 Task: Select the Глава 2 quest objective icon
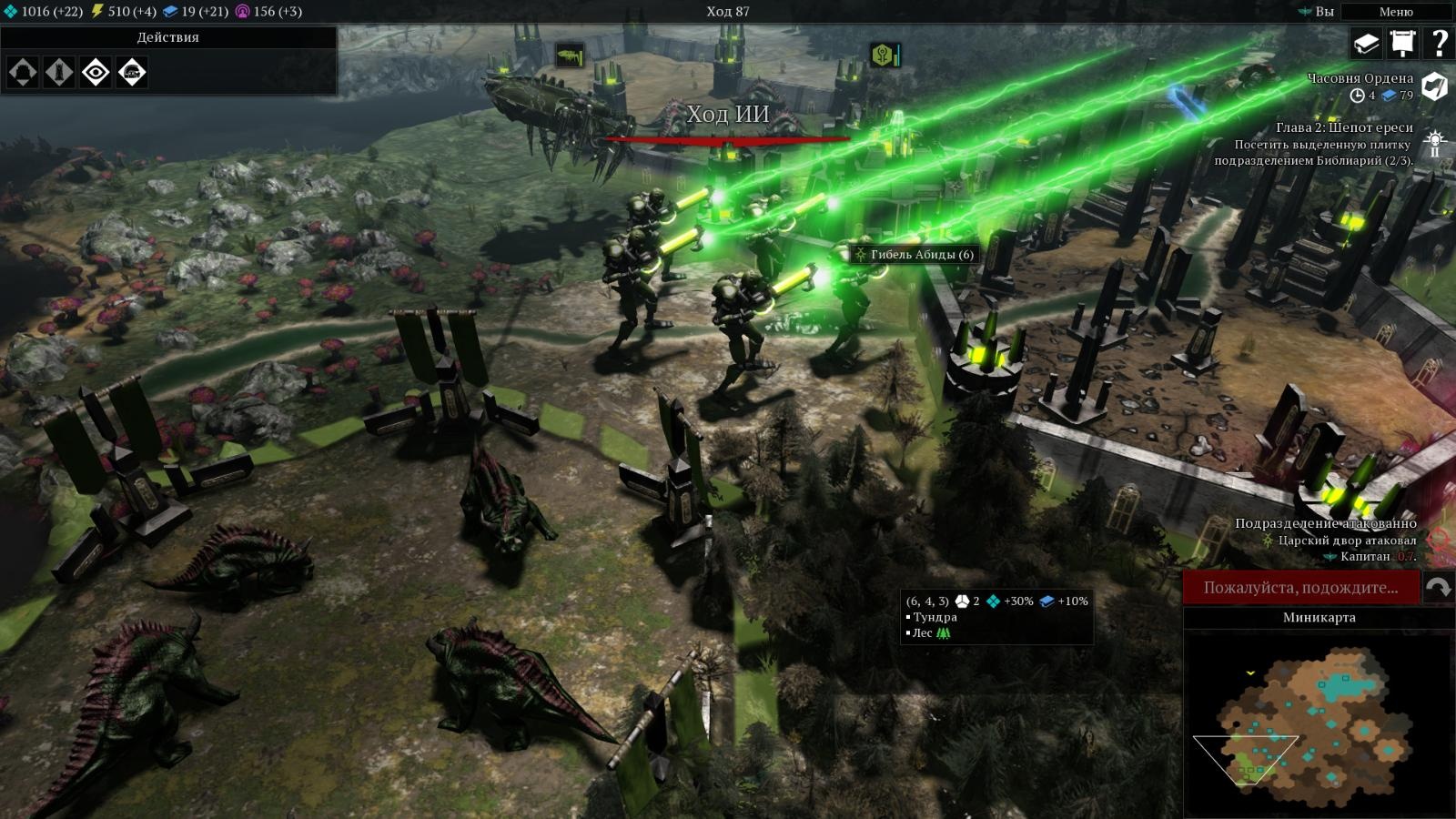pos(1435,144)
